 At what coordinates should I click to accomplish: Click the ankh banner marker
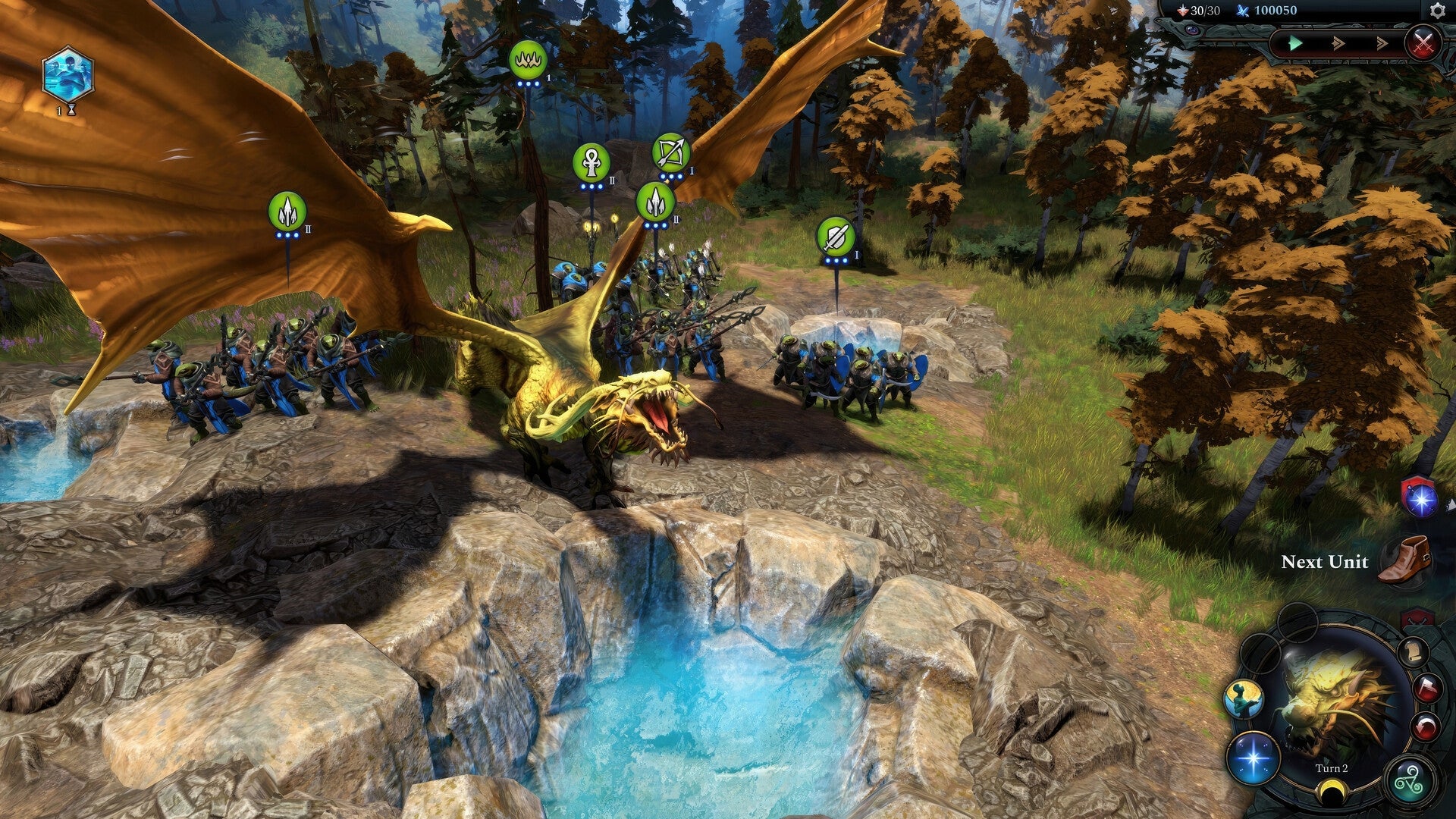click(591, 161)
